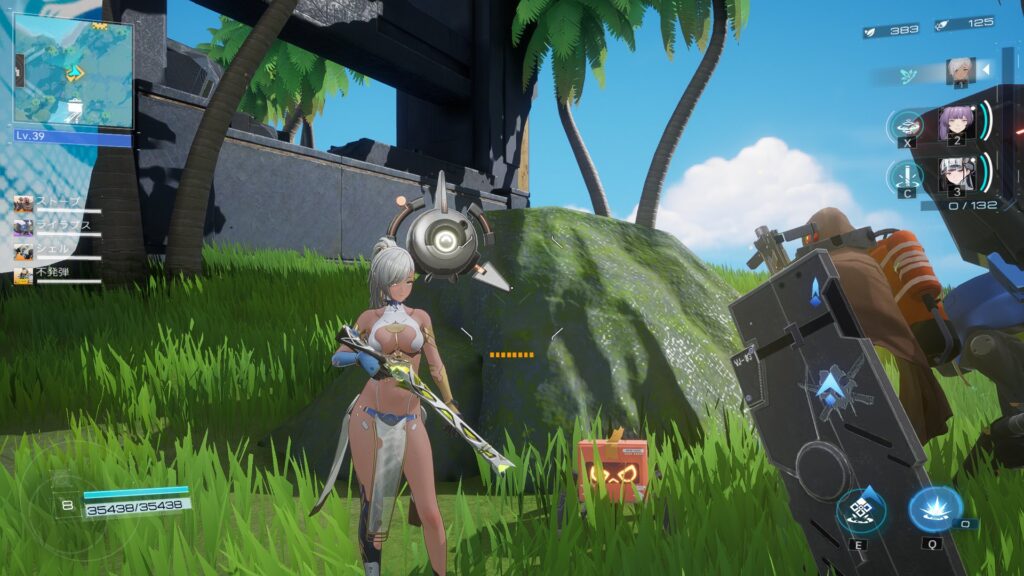Switch to the purple-haired teammate portrait
The width and height of the screenshot is (1024, 576).
tap(955, 124)
